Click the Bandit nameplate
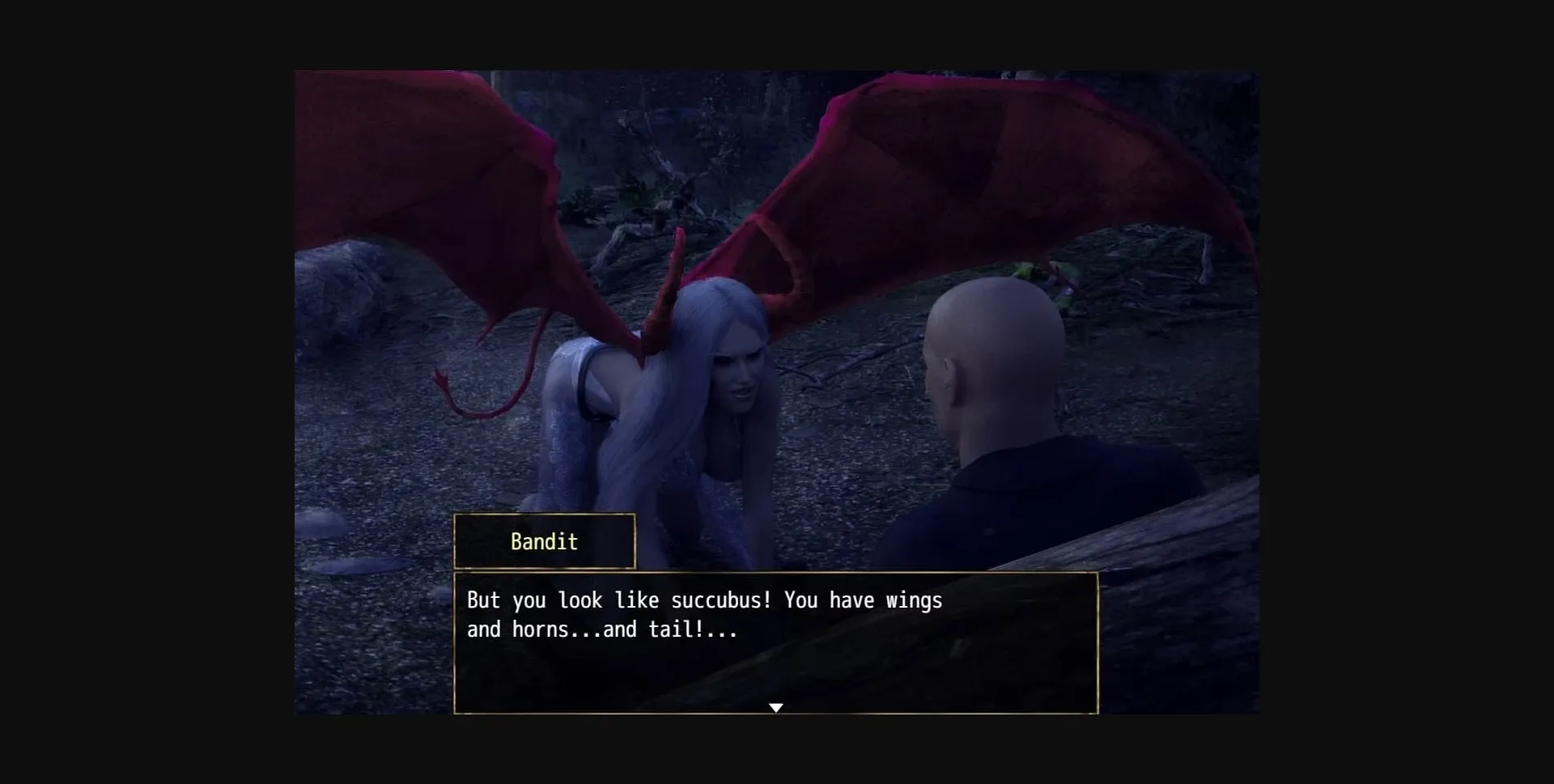The width and height of the screenshot is (1554, 784). pyautogui.click(x=544, y=541)
